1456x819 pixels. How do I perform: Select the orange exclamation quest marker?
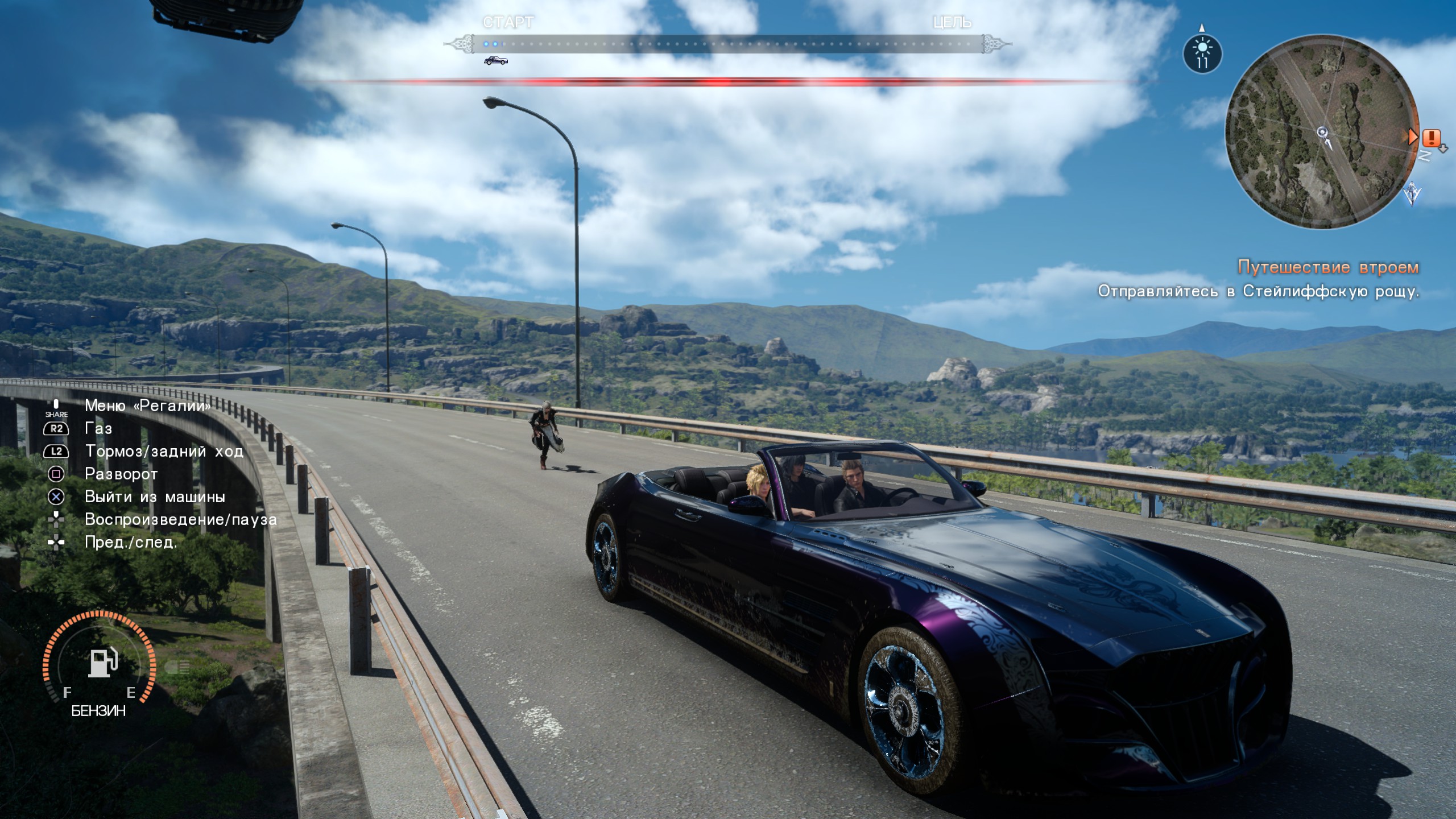pyautogui.click(x=1431, y=138)
